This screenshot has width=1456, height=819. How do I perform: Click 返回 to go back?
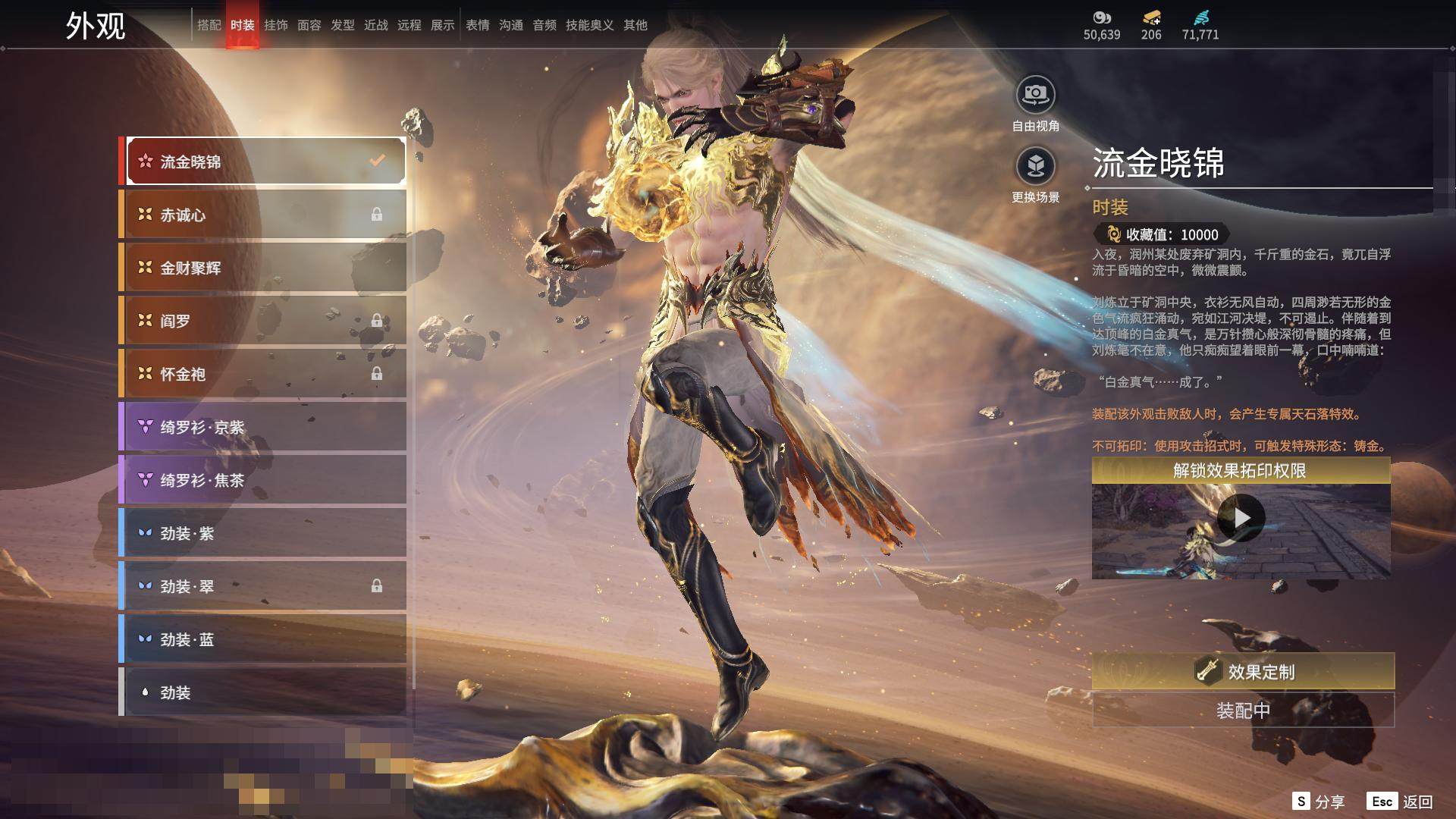[1401, 802]
